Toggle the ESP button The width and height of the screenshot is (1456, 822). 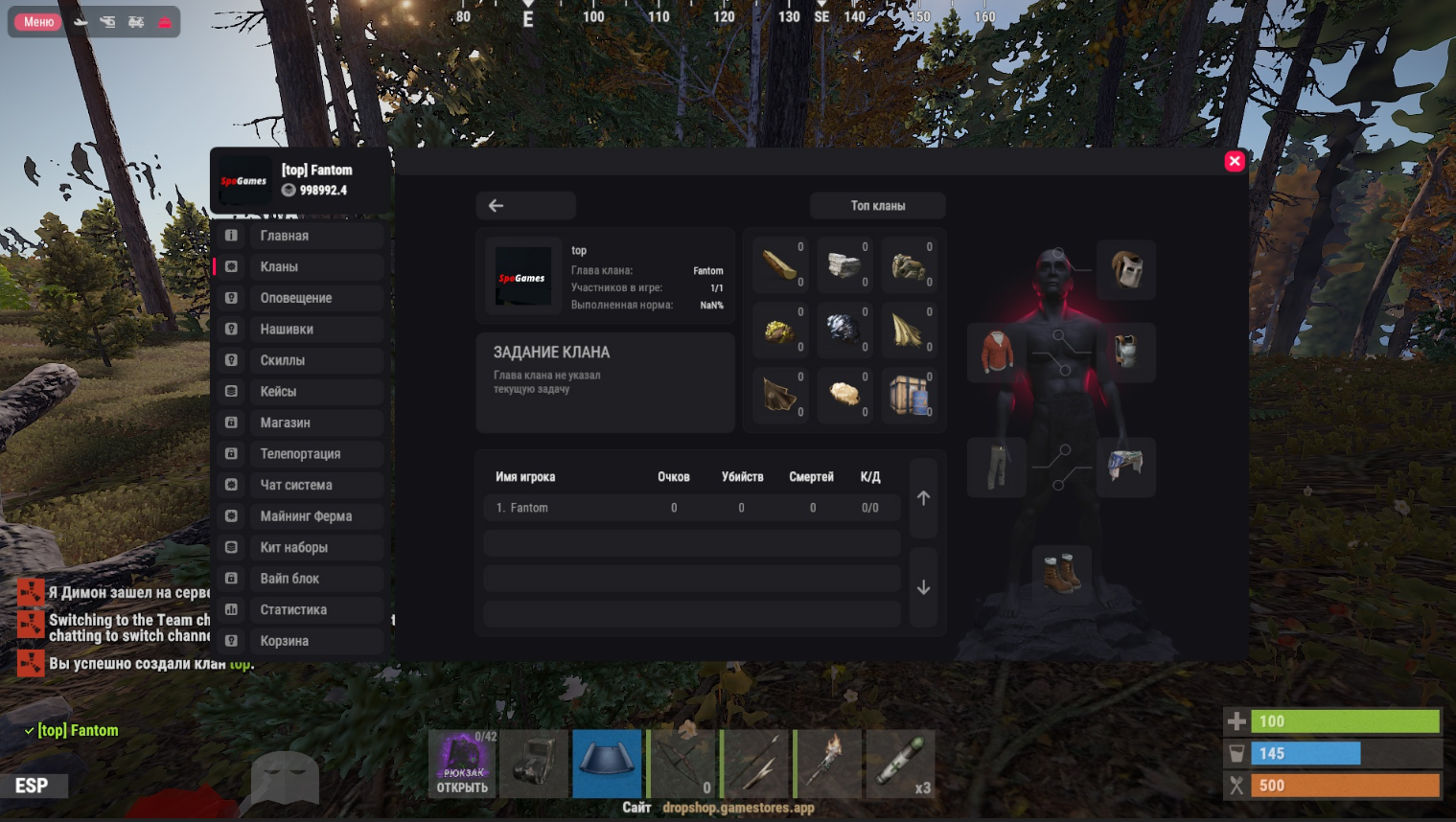pos(32,786)
